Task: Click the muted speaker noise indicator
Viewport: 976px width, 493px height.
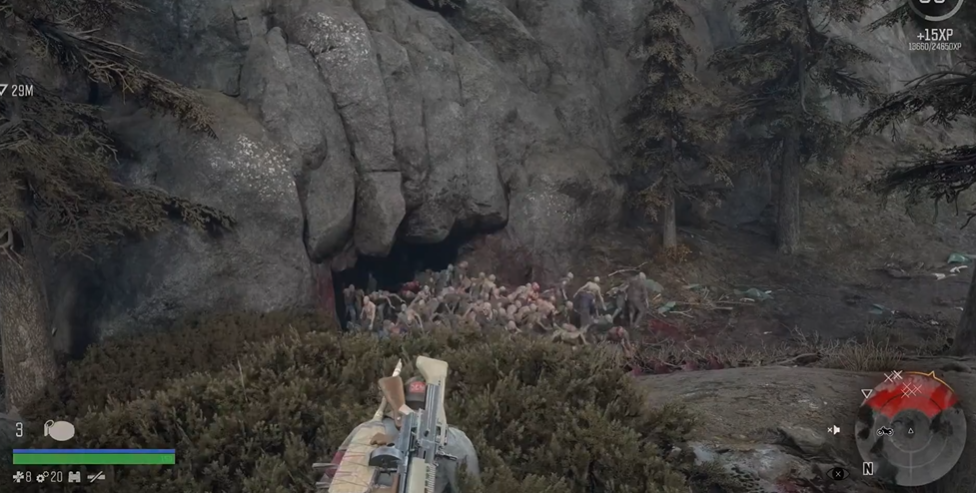Action: (x=834, y=430)
